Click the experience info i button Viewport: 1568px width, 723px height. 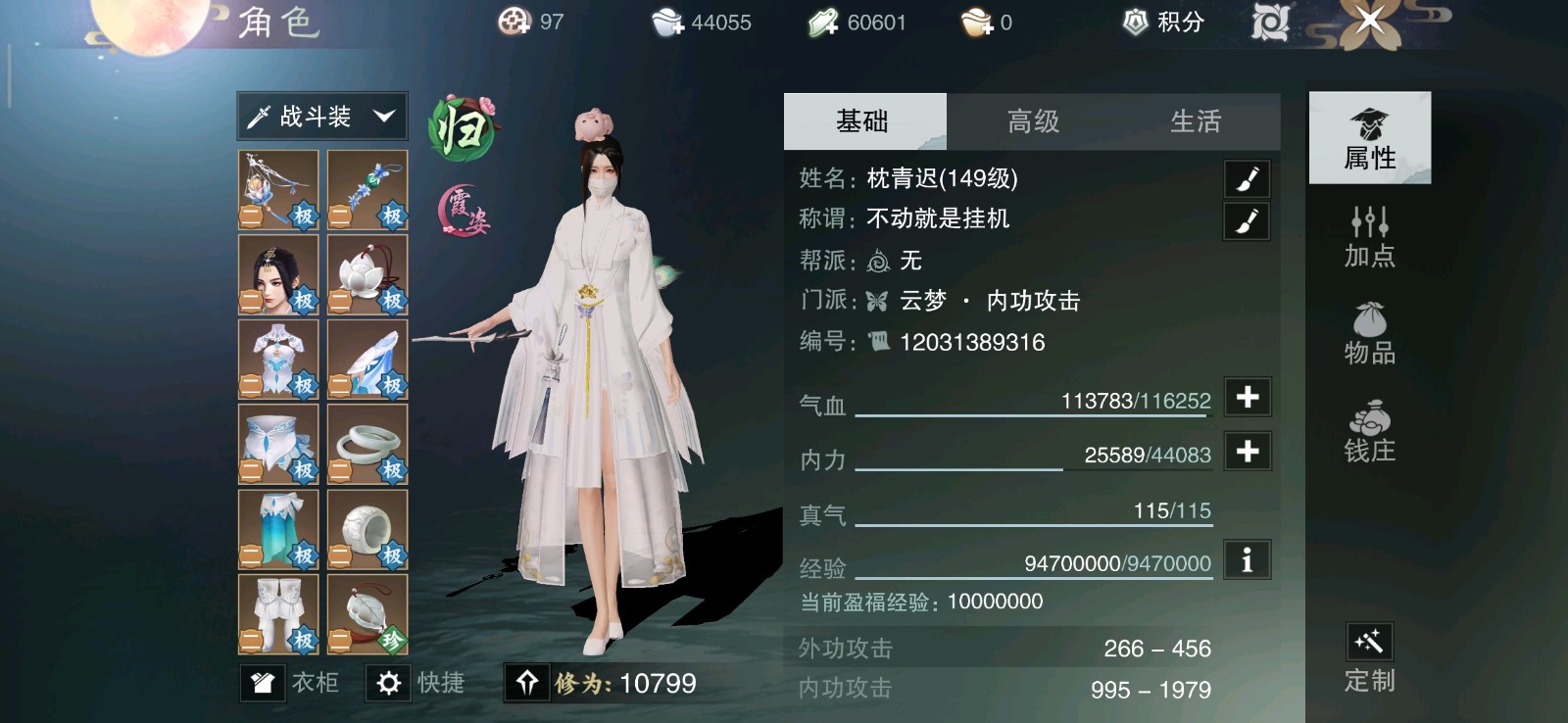click(1247, 560)
